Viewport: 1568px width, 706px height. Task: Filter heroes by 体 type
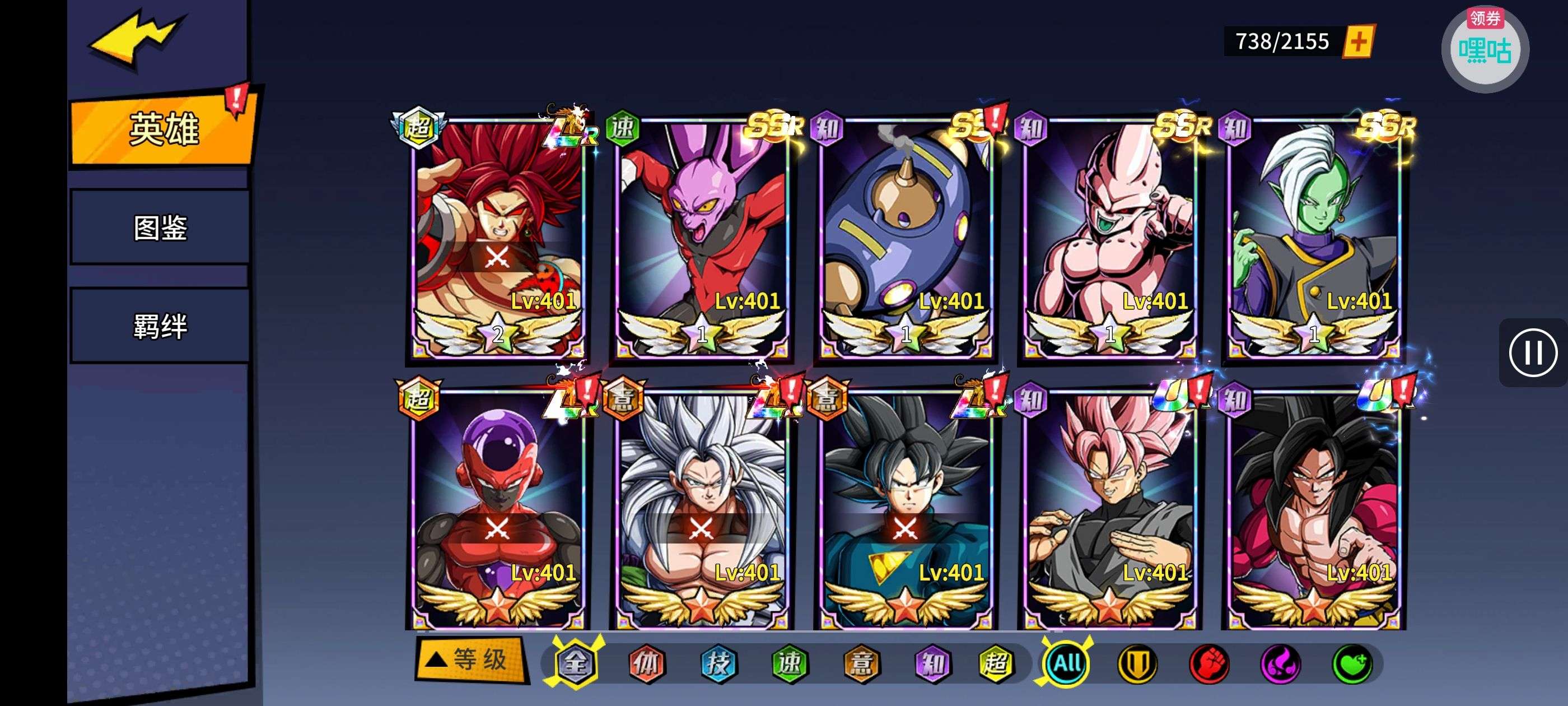coord(646,663)
